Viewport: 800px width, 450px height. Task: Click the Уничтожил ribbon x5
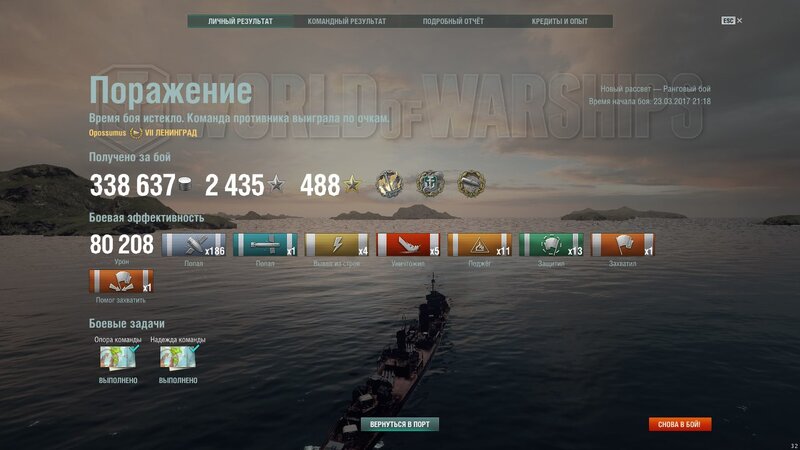(408, 245)
